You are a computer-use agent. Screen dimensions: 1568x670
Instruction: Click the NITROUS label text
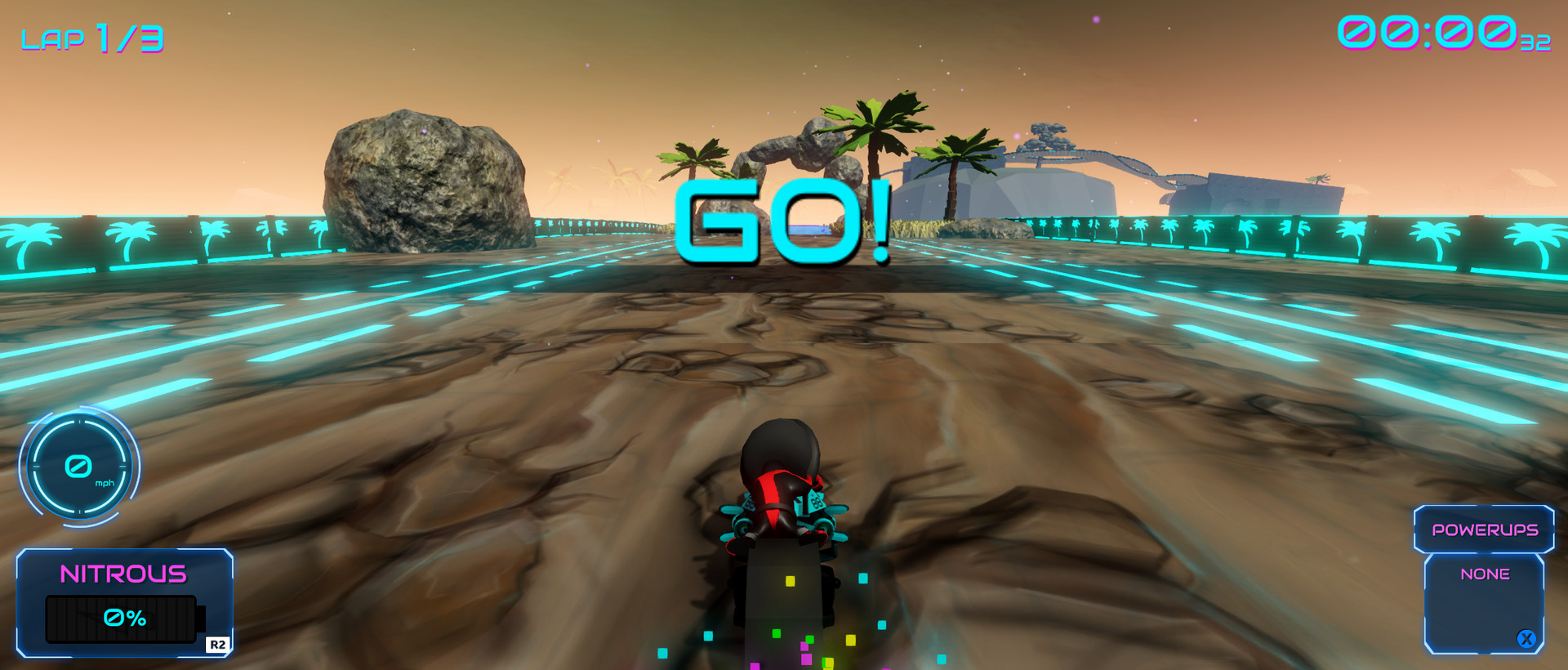coord(124,574)
